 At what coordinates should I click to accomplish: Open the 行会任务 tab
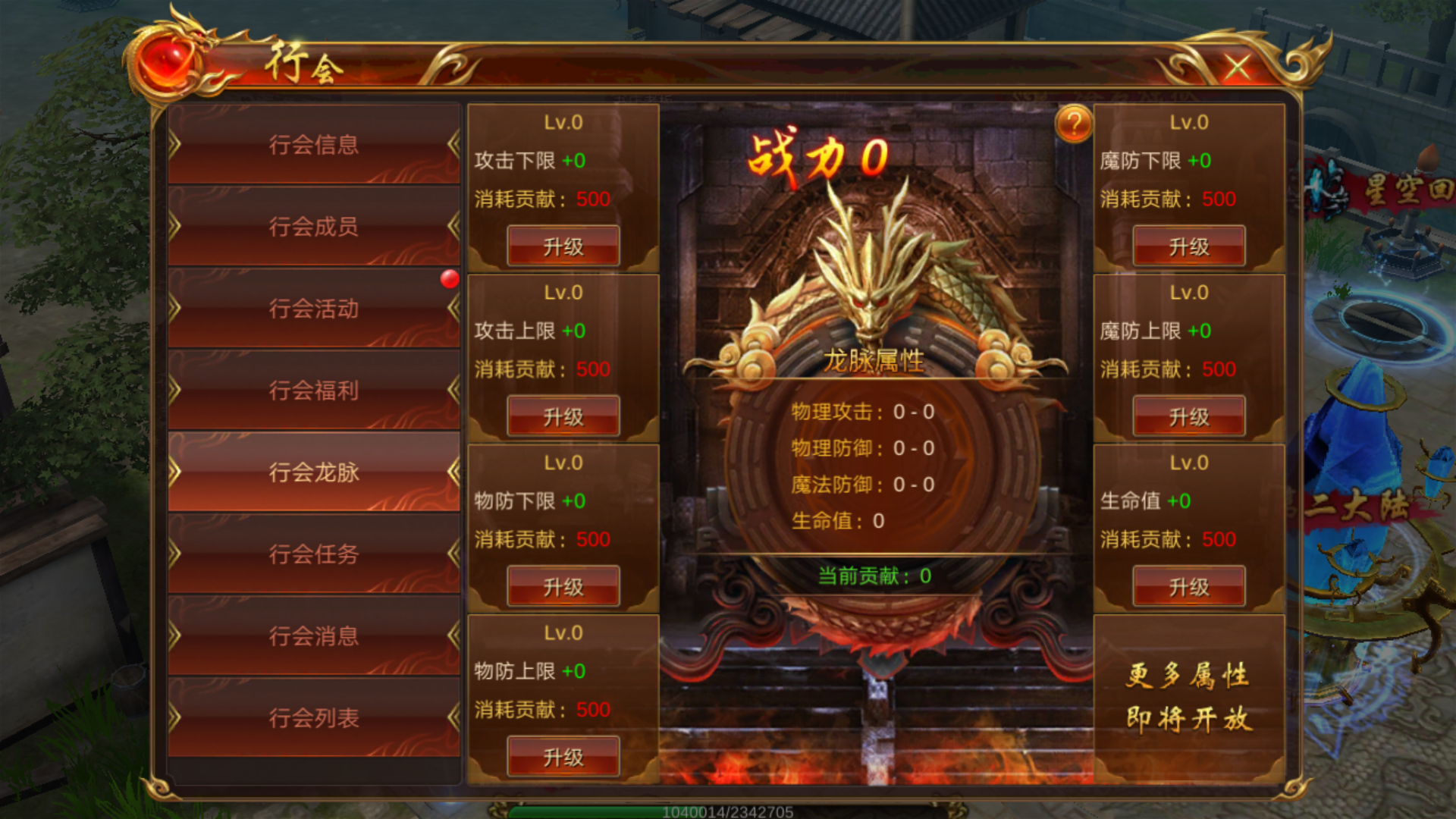pyautogui.click(x=314, y=554)
